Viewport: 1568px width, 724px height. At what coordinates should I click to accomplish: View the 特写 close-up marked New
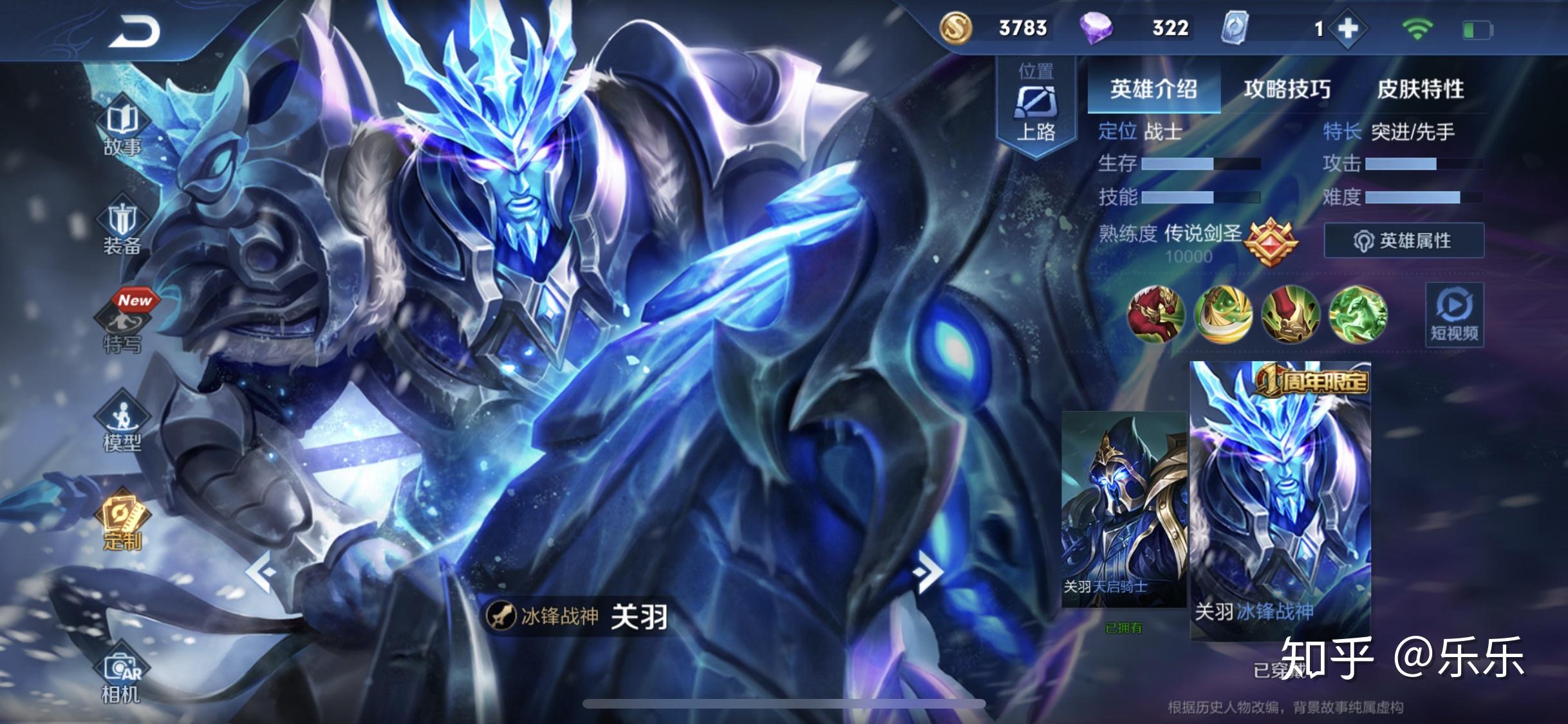(122, 326)
